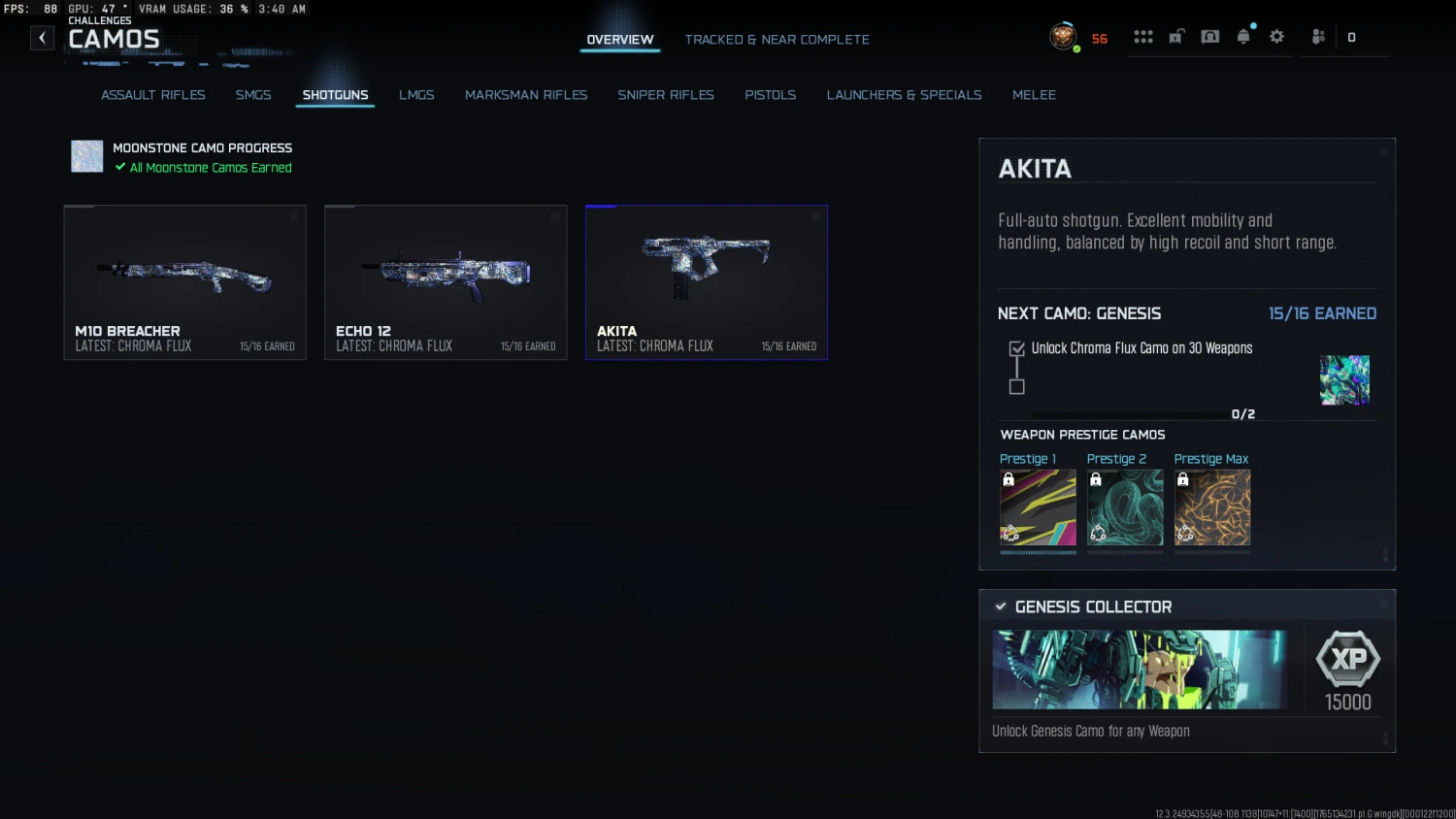Select the Prestige 1 camo tile
The image size is (1456, 819).
coord(1038,507)
